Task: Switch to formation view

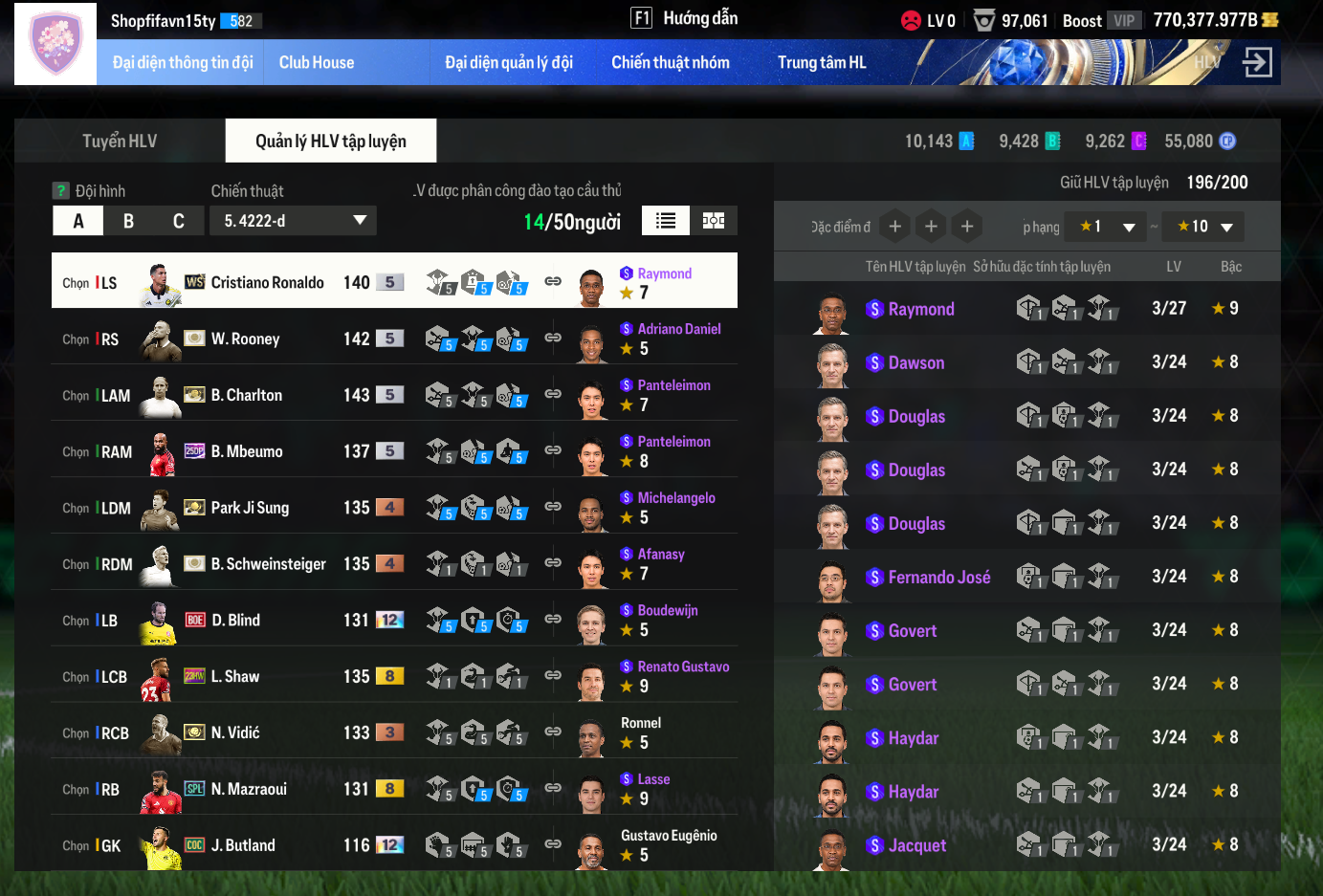Action: tap(714, 221)
